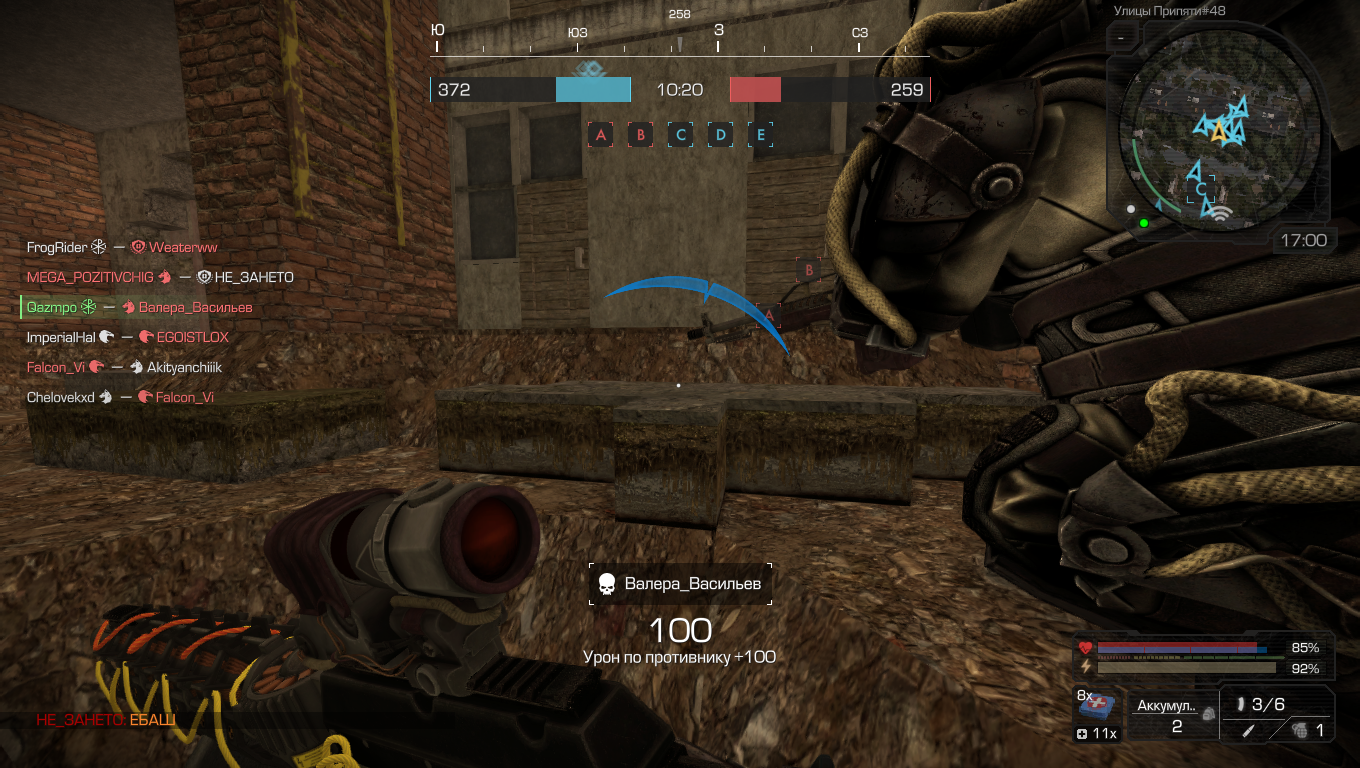Select the blue medkit slot
The image size is (1360, 768).
point(1098,707)
